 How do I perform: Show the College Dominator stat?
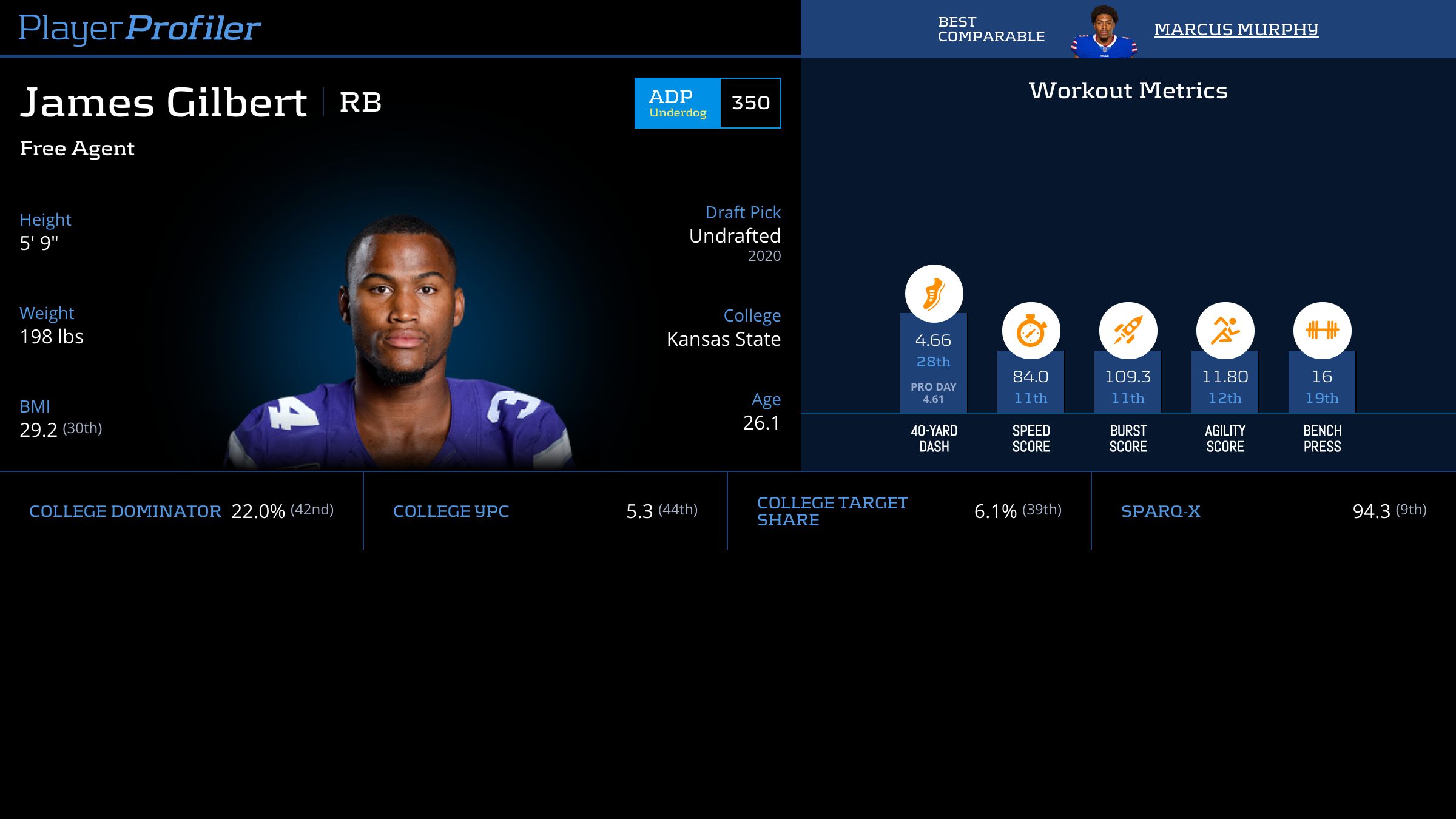[181, 511]
